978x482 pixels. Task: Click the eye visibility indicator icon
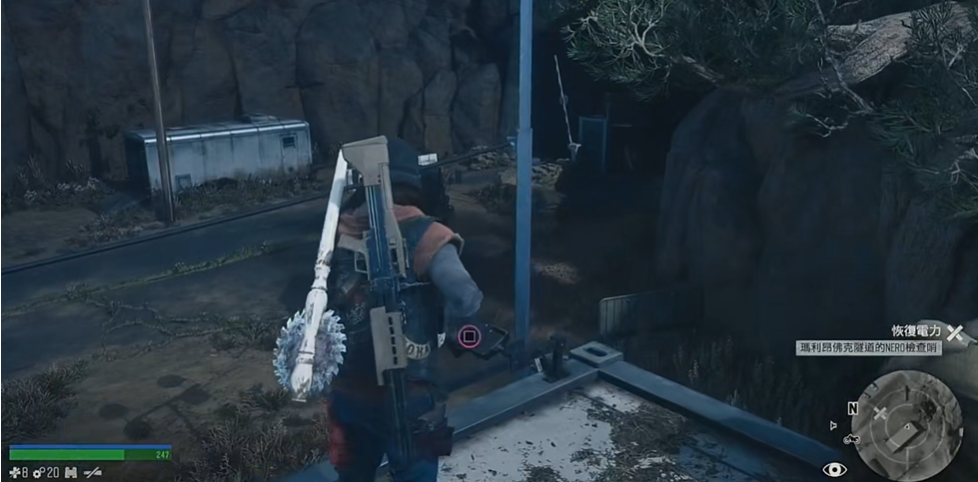click(834, 468)
